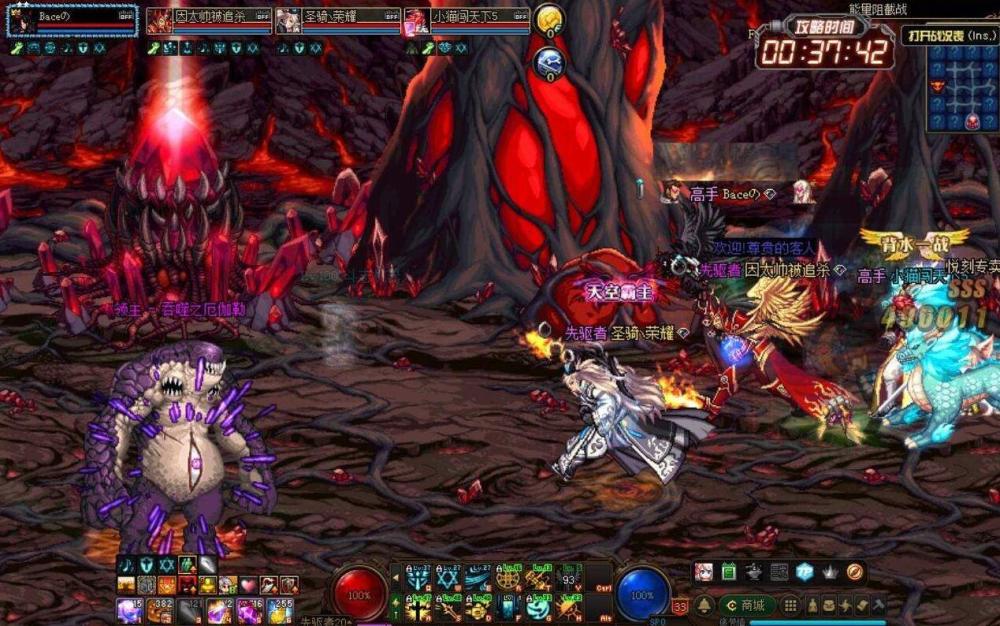Use the consumable slot showing 255
This screenshot has height=626, width=1000.
tap(278, 609)
